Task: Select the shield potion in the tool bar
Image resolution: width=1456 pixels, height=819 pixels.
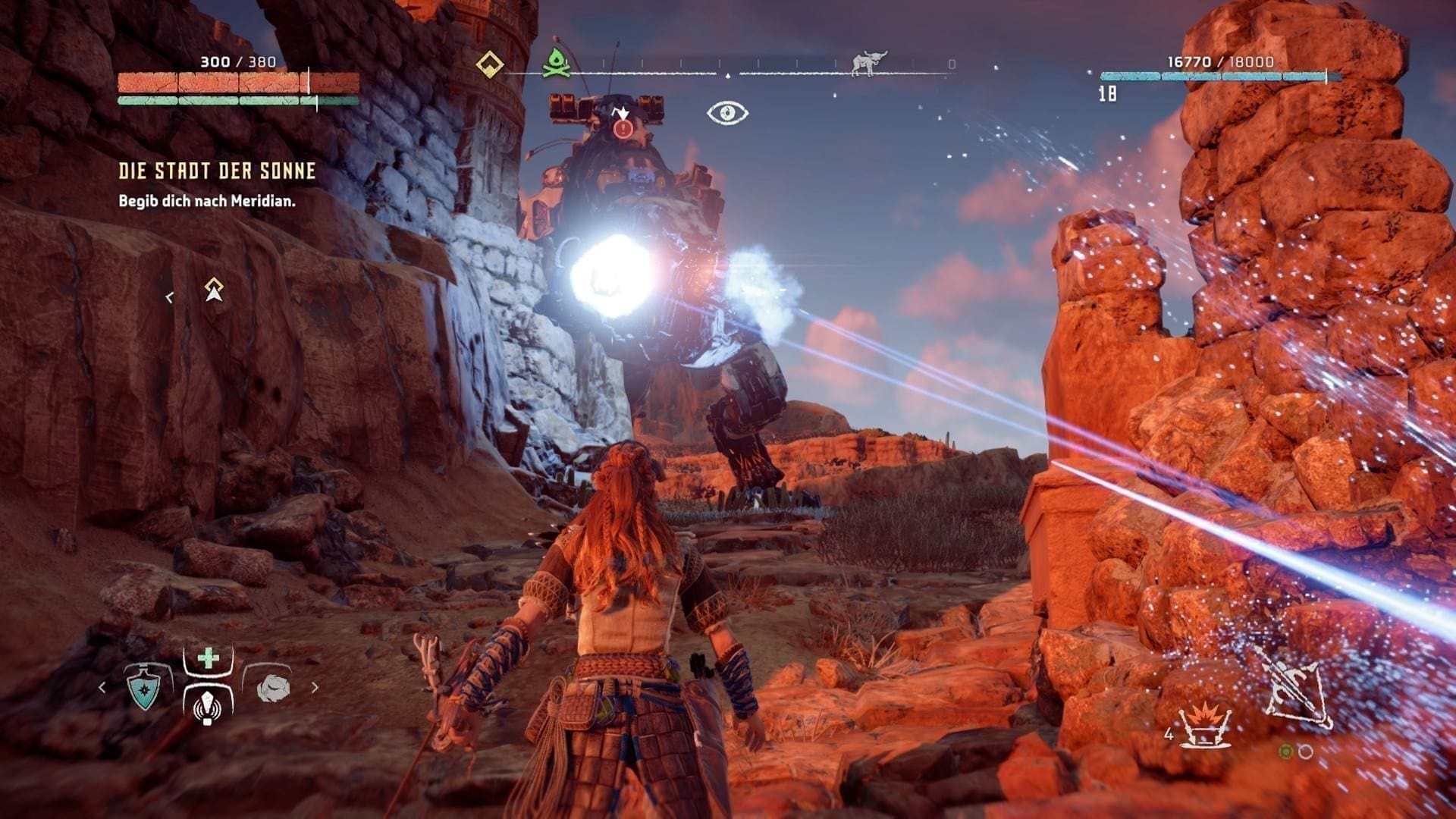Action: 143,688
